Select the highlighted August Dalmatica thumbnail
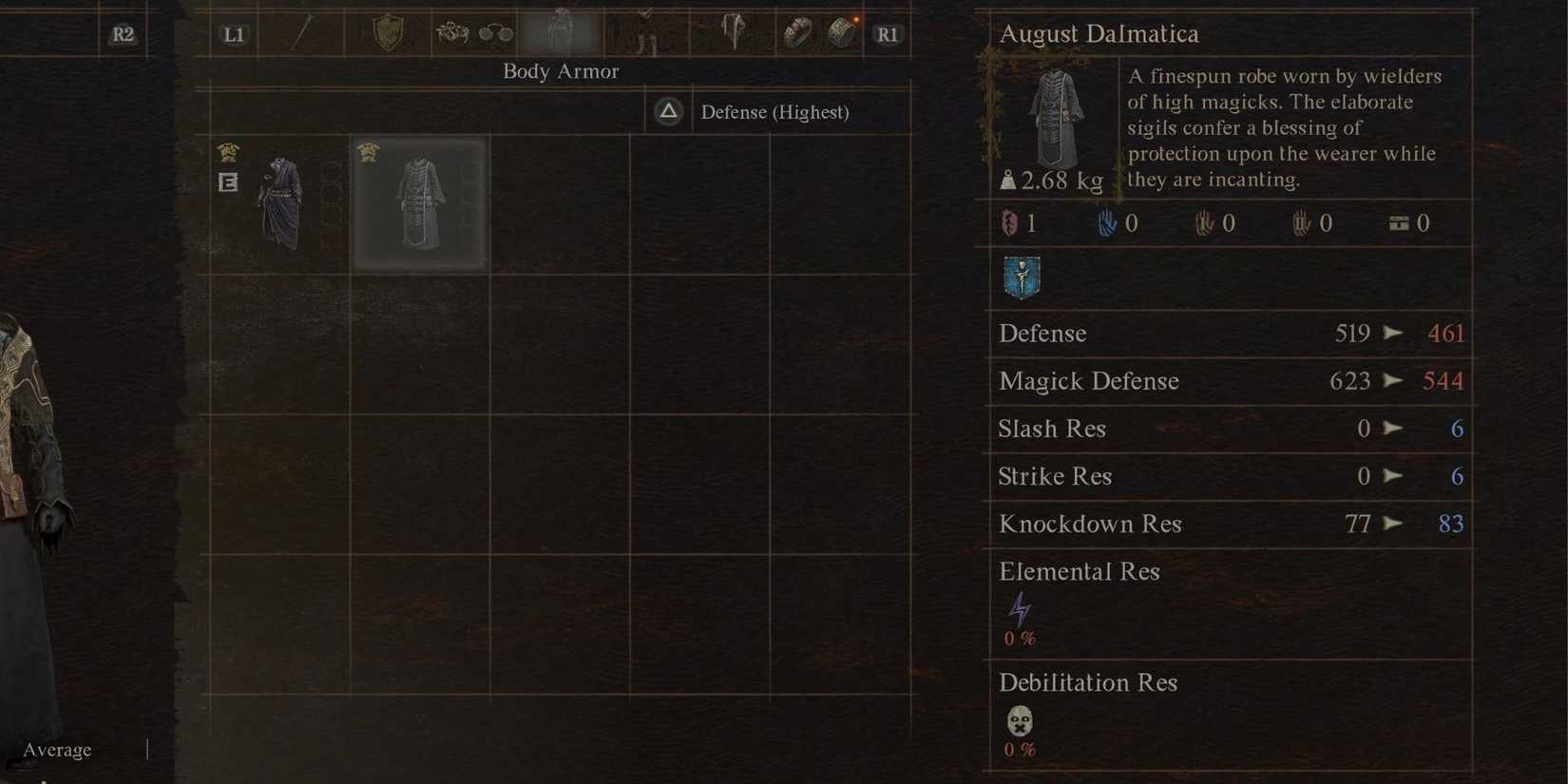Image resolution: width=1568 pixels, height=784 pixels. point(419,202)
